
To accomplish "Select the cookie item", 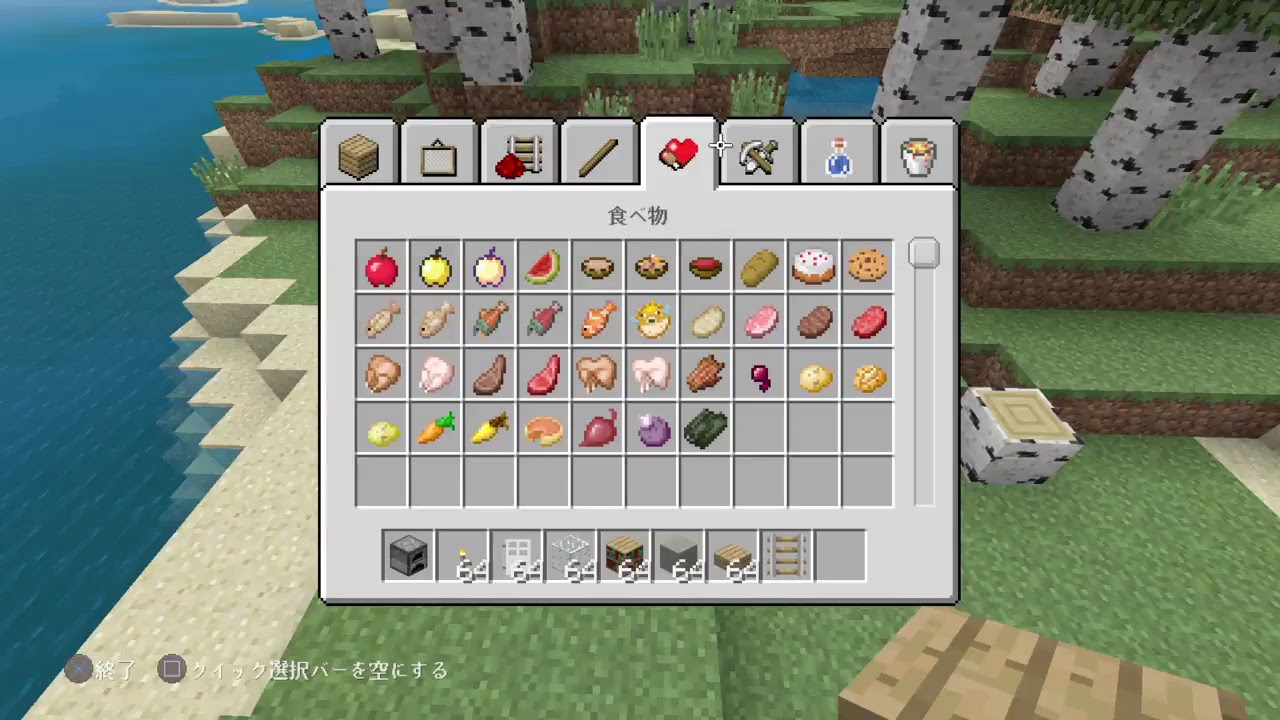I will (x=867, y=267).
